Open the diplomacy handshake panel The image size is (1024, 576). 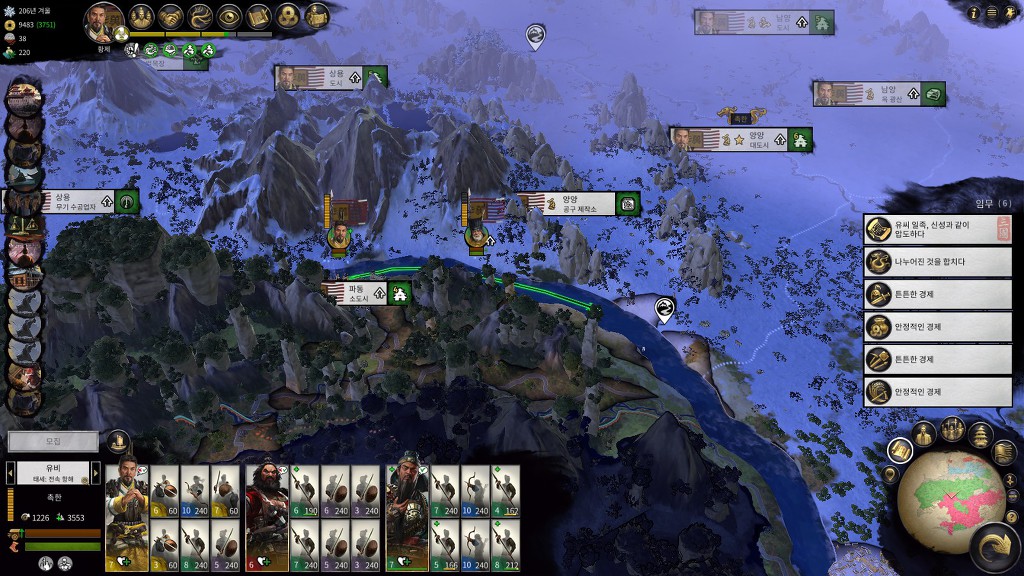pos(171,16)
